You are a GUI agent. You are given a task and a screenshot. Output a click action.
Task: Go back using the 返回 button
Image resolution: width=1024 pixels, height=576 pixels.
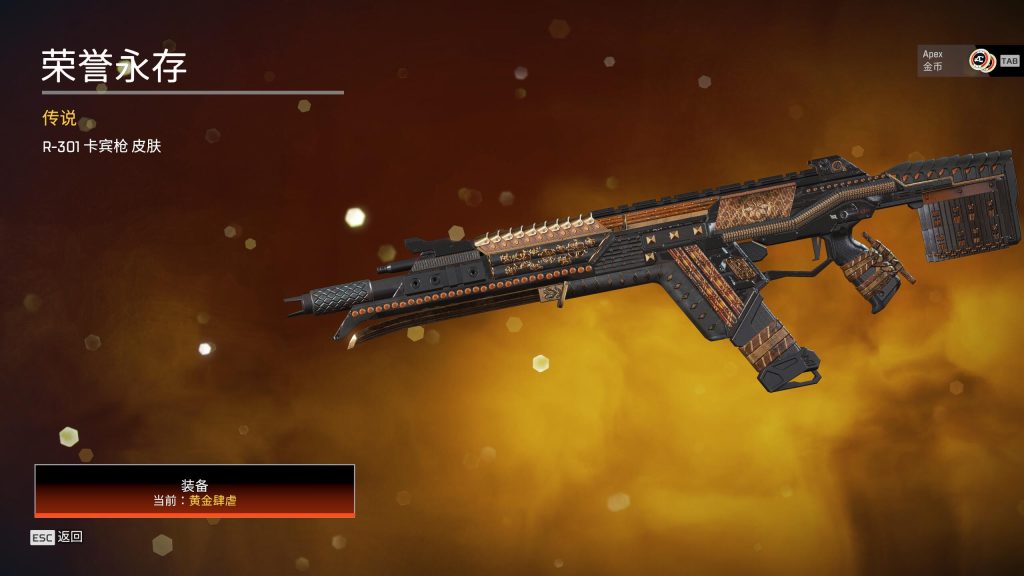pos(57,537)
